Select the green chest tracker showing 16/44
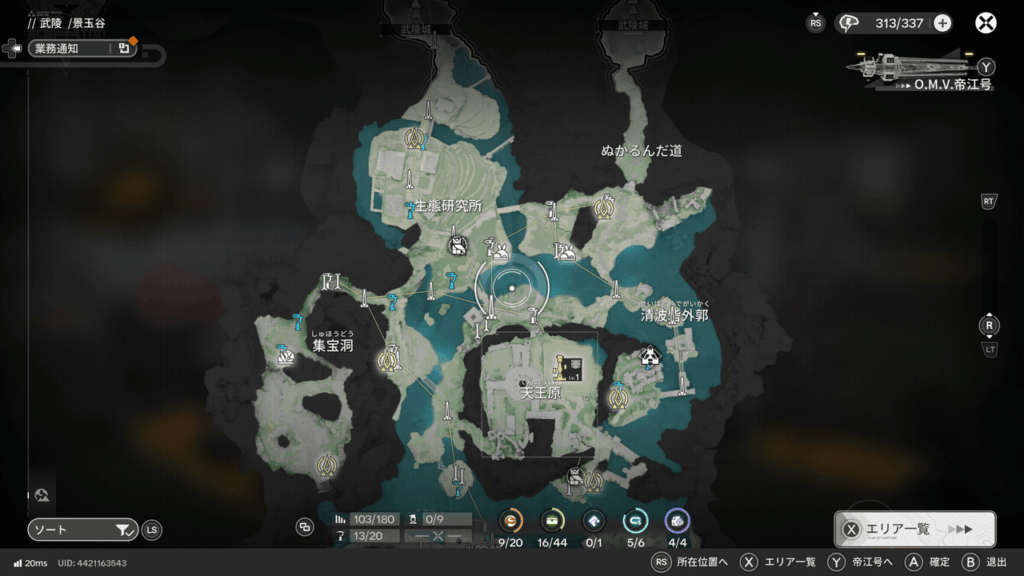 tap(552, 521)
